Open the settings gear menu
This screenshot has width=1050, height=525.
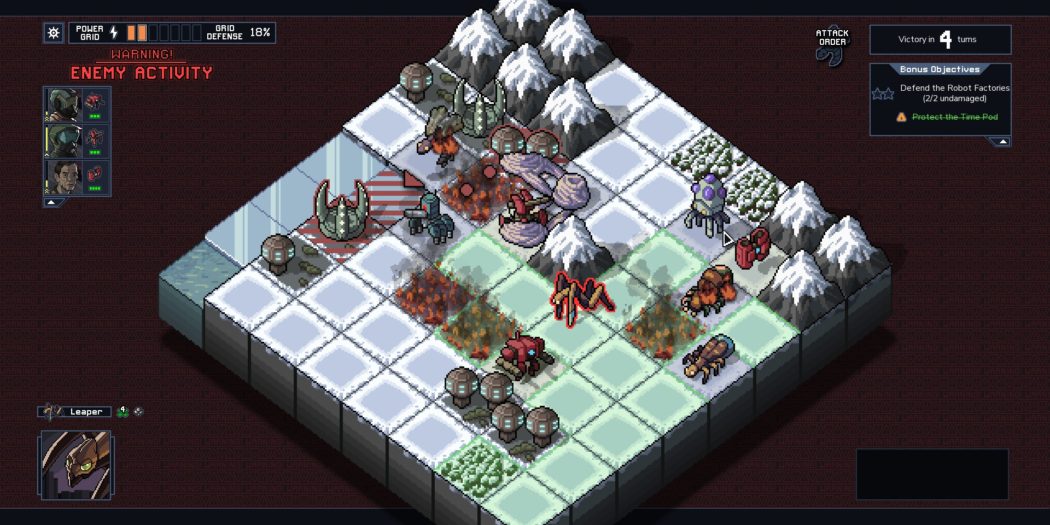point(54,32)
